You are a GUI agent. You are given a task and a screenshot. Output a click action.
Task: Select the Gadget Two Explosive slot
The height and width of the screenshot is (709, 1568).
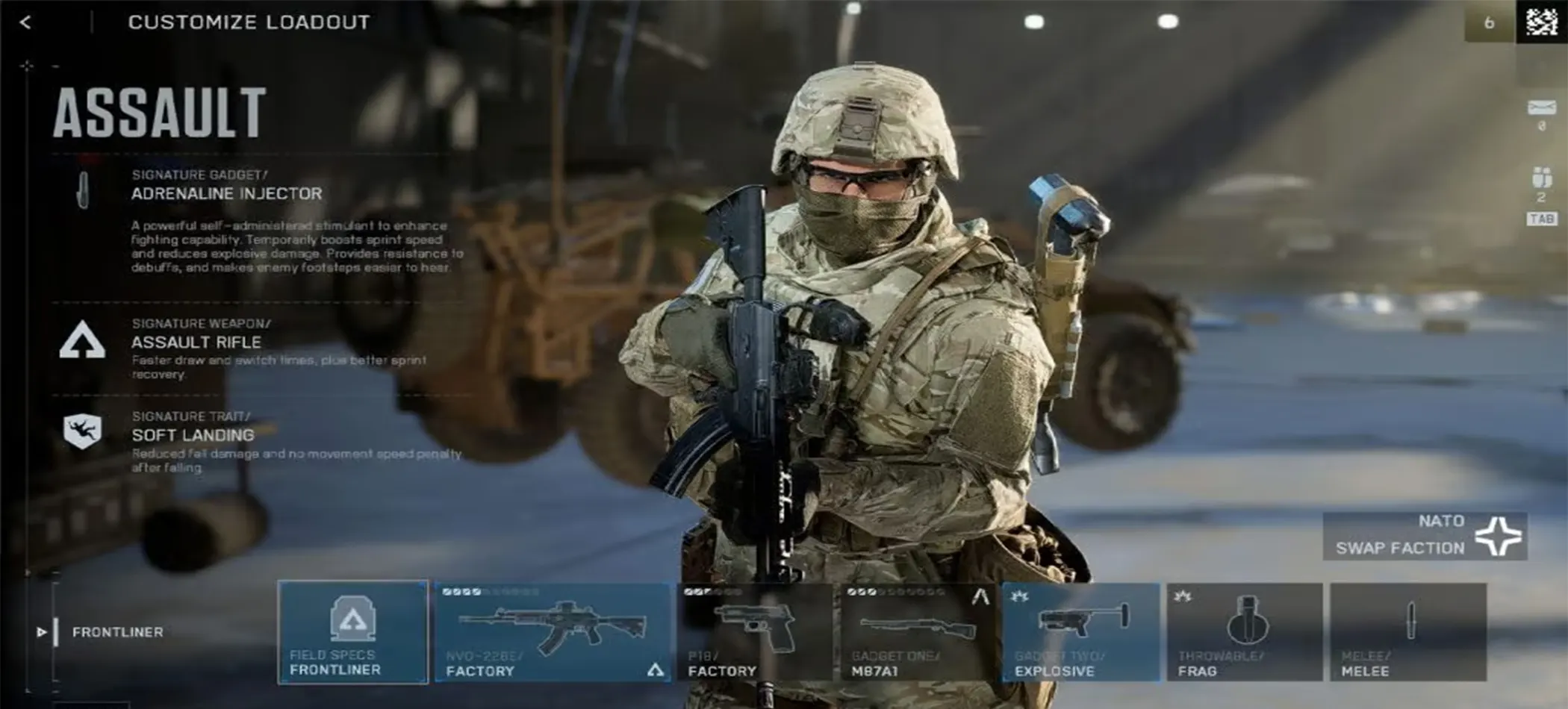point(1080,631)
